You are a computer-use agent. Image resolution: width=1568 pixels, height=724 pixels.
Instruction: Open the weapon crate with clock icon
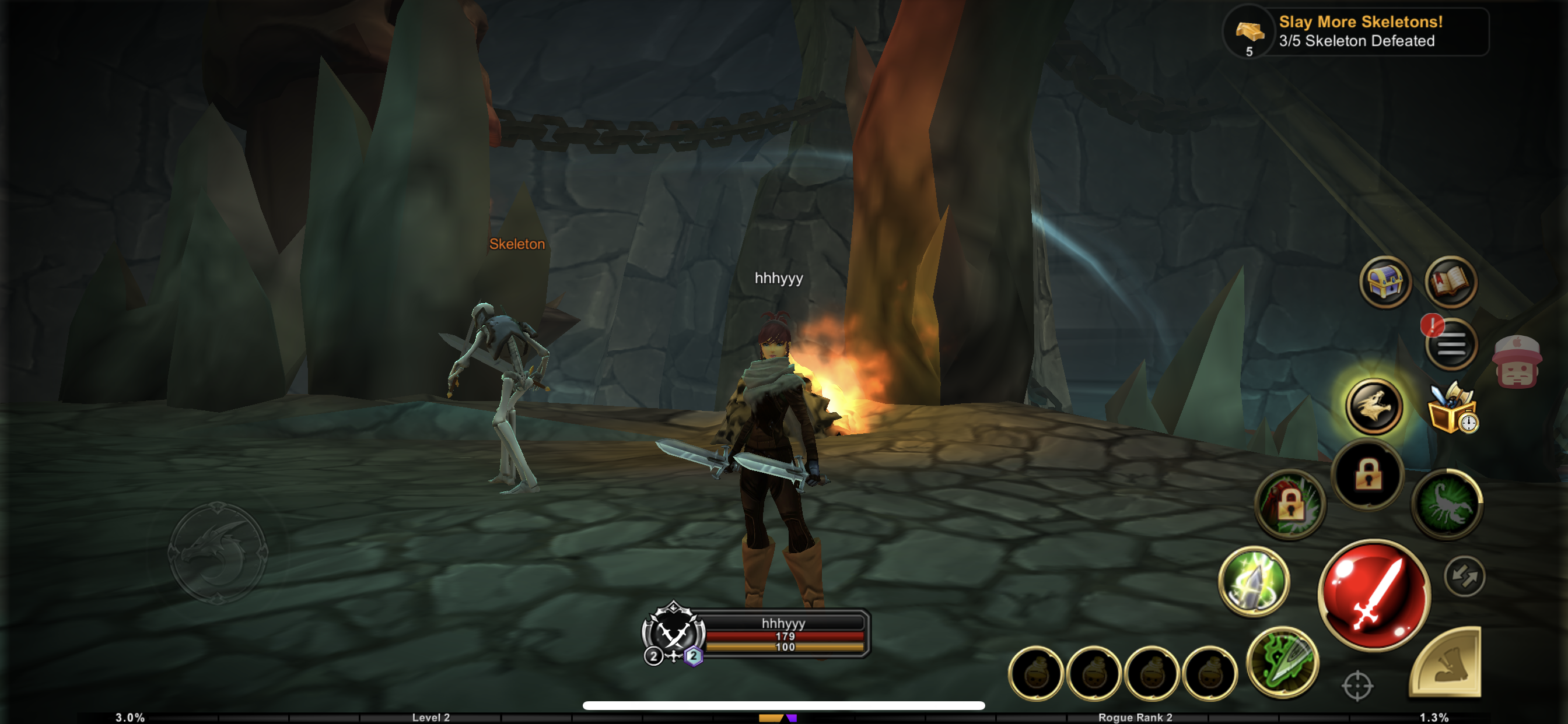pyautogui.click(x=1452, y=409)
